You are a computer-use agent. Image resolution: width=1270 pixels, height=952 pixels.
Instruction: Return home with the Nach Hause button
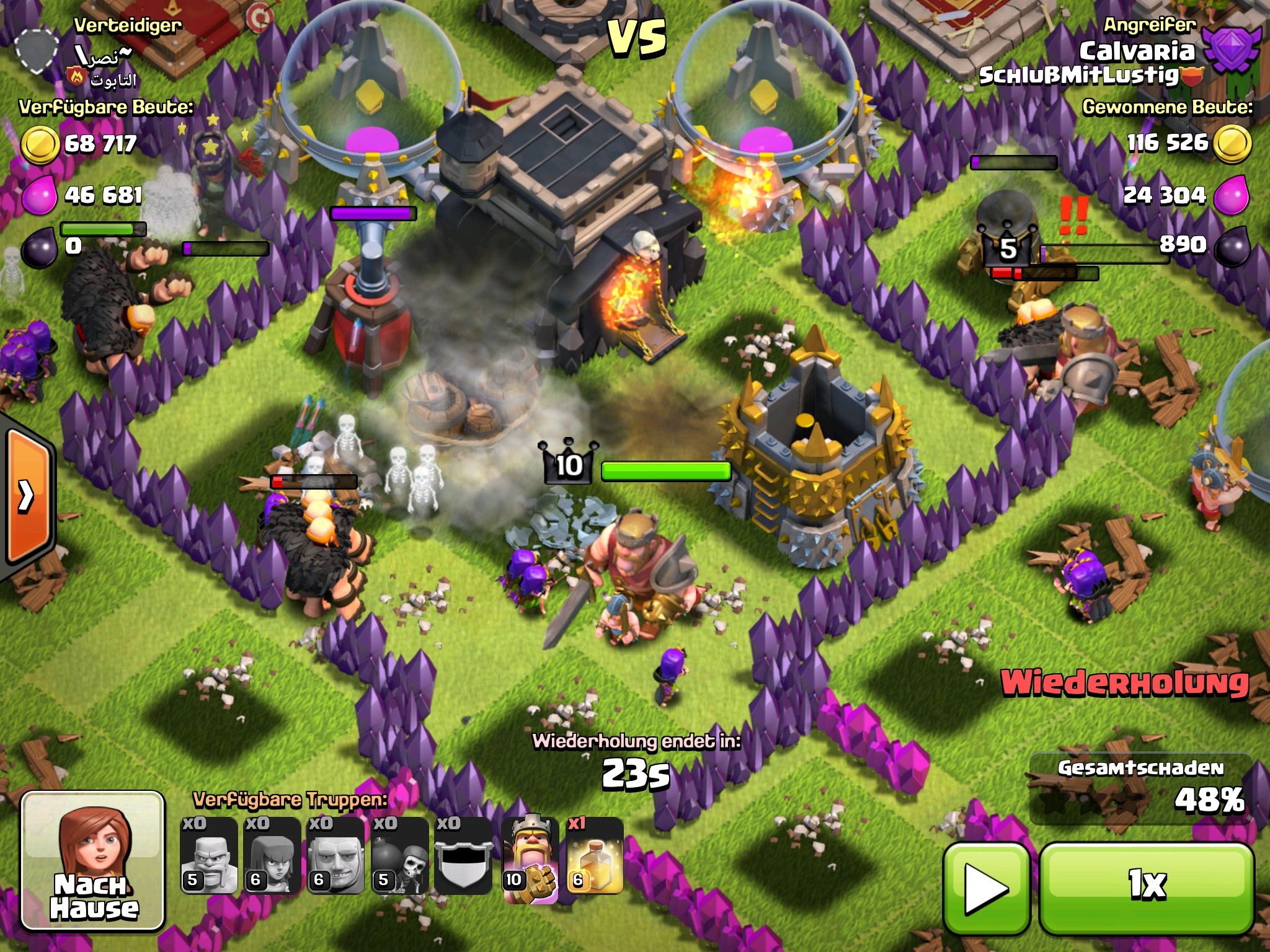coord(93,862)
